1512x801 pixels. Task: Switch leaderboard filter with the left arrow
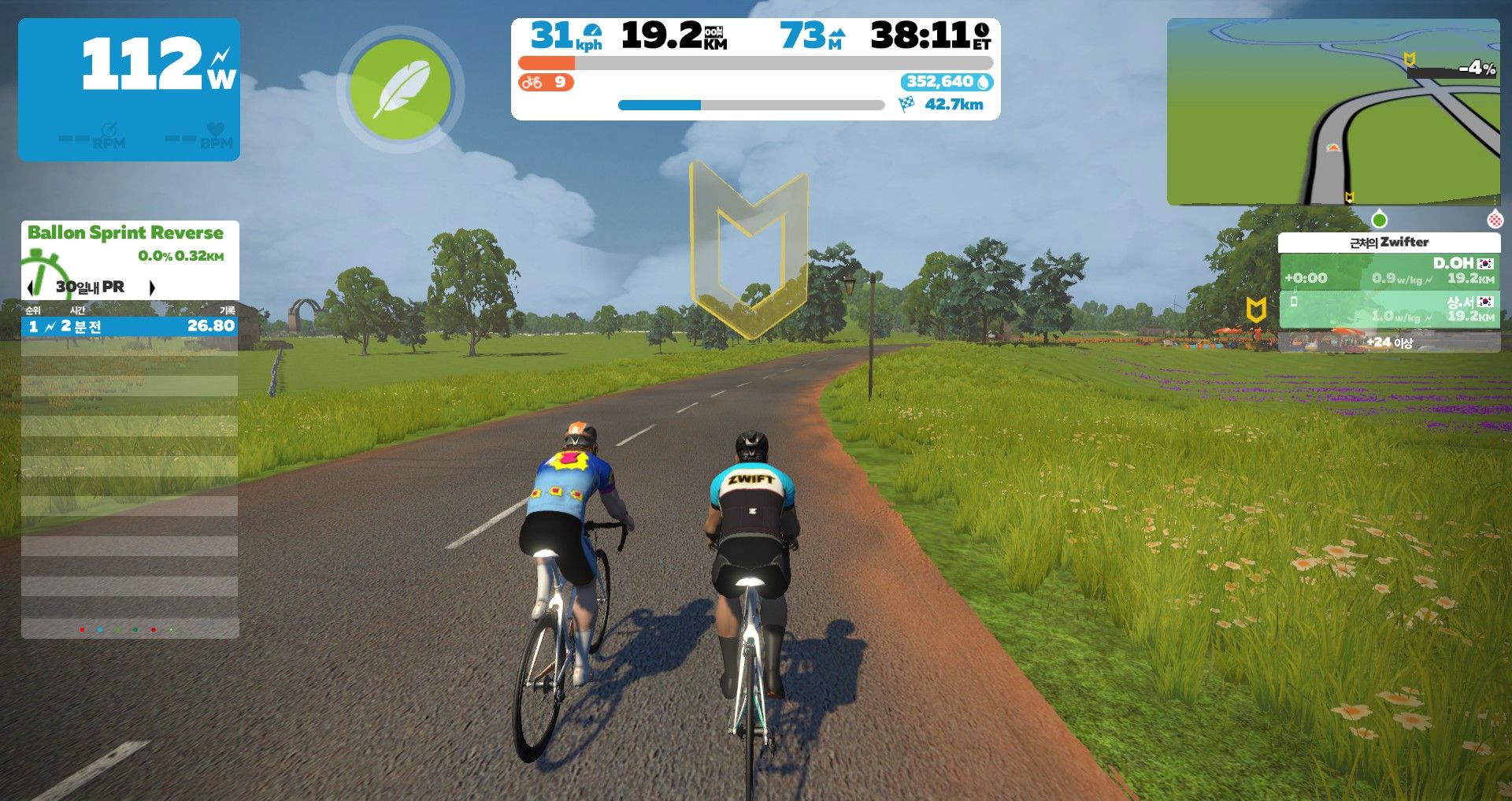(x=31, y=287)
